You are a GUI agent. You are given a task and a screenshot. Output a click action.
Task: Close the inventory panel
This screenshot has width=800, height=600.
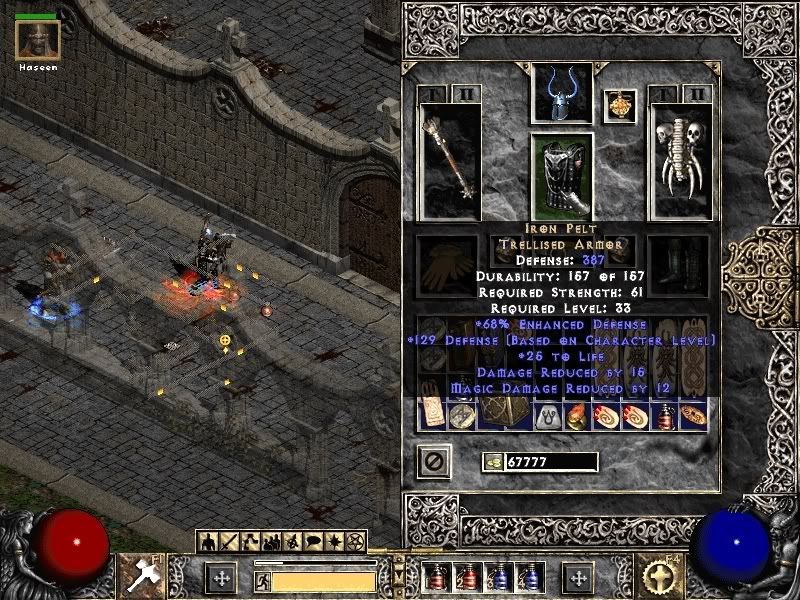[x=435, y=461]
